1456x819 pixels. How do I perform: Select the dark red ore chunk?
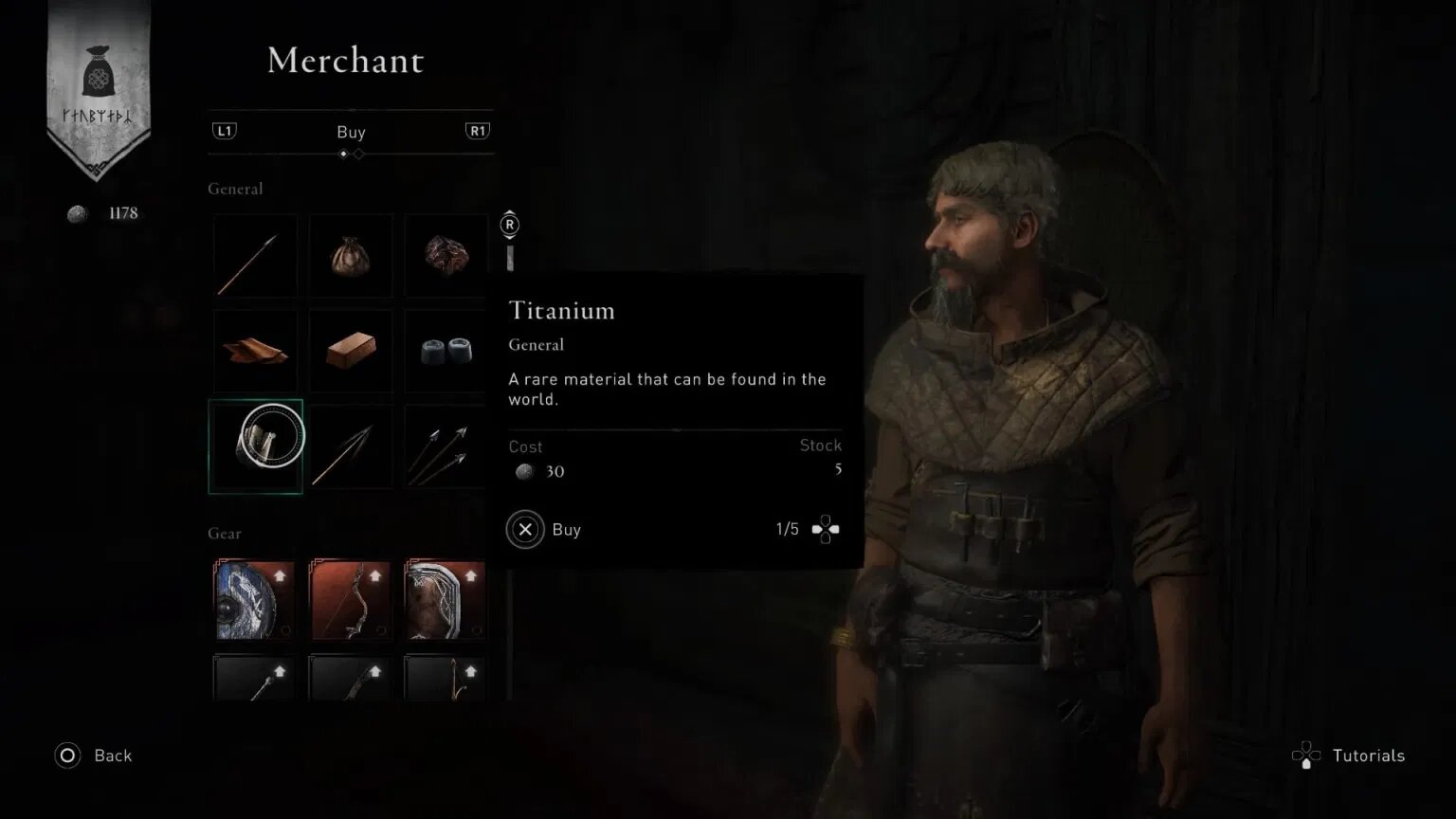coord(446,256)
